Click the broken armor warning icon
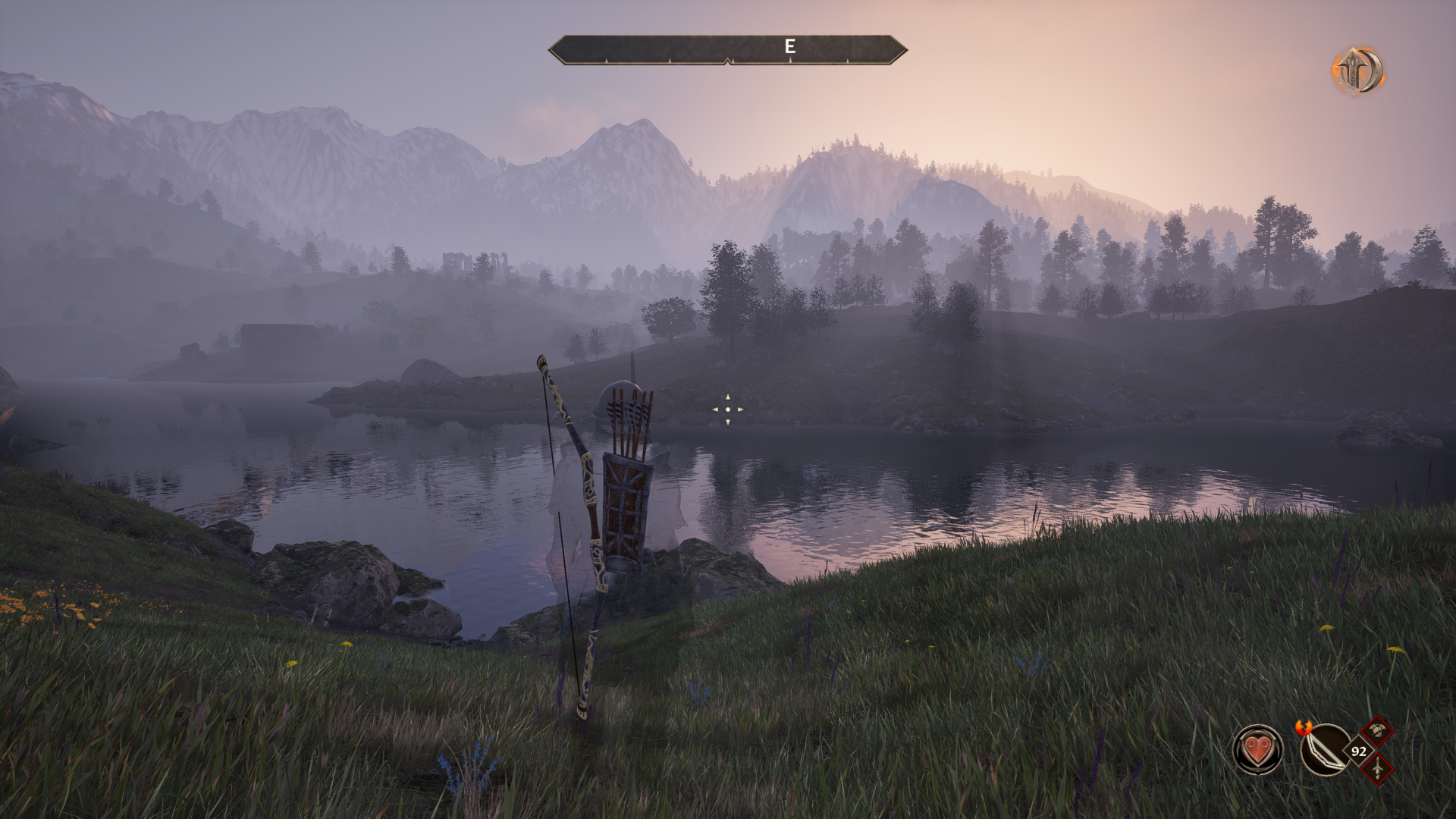1456x819 pixels. pos(1376,732)
